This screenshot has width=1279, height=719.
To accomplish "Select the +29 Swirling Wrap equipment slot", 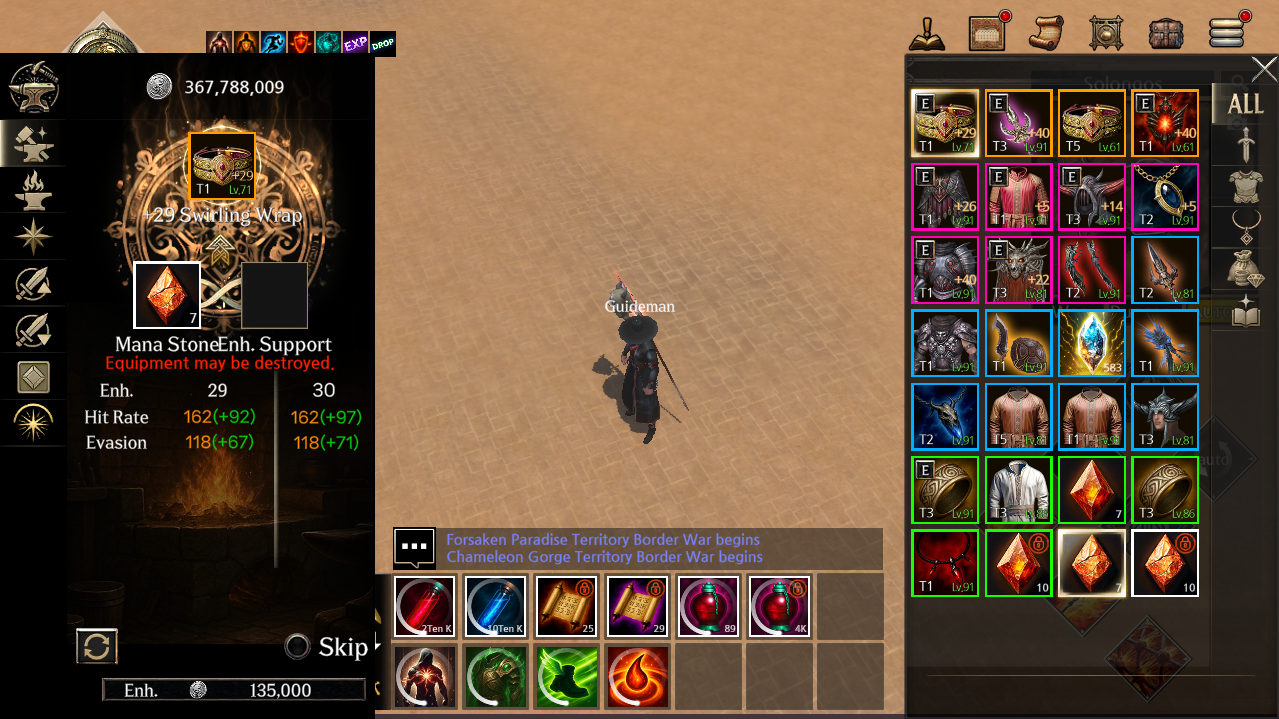I will (x=222, y=166).
